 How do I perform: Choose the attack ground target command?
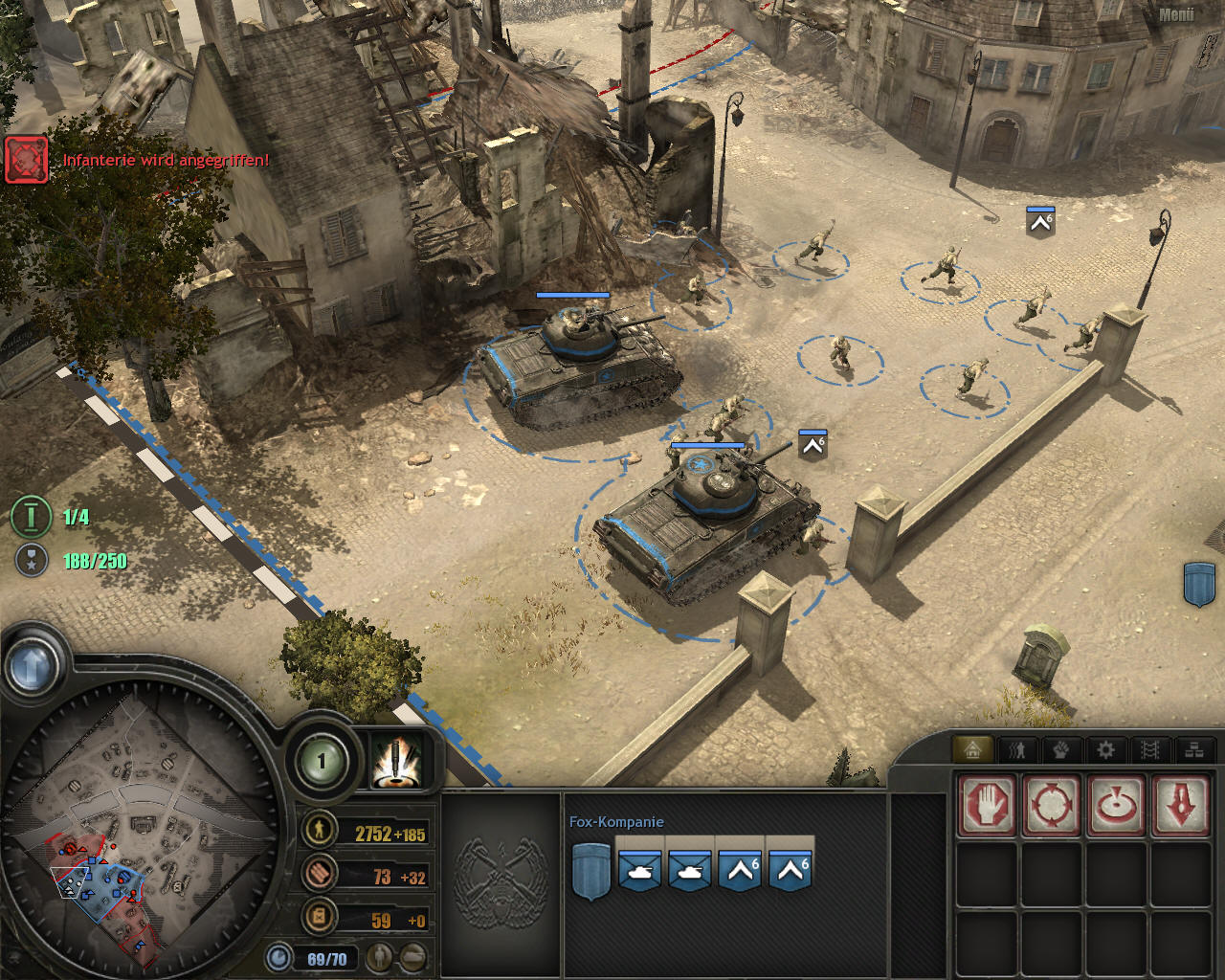point(1116,805)
